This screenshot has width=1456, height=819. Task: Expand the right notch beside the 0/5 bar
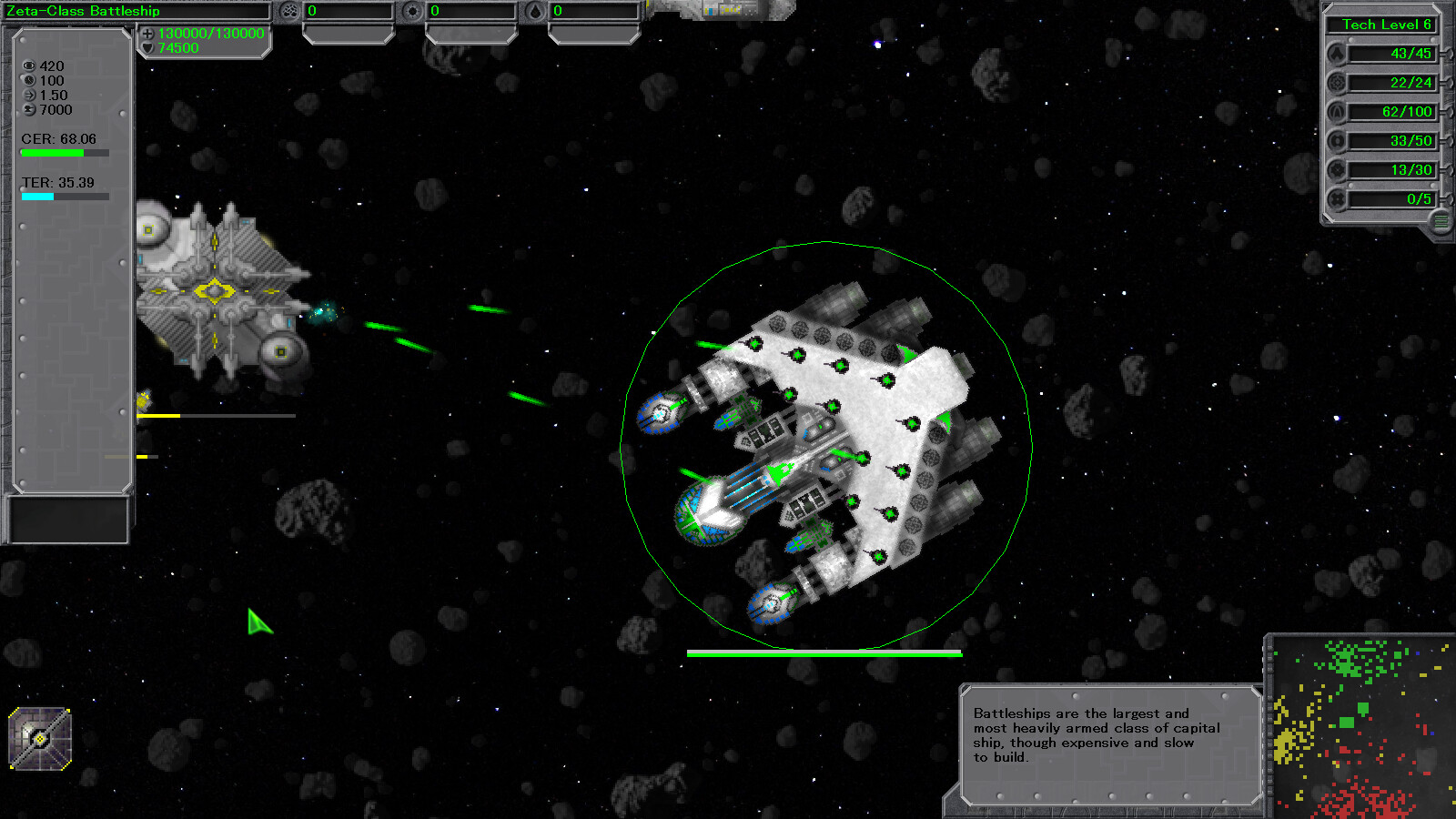pyautogui.click(x=1447, y=198)
